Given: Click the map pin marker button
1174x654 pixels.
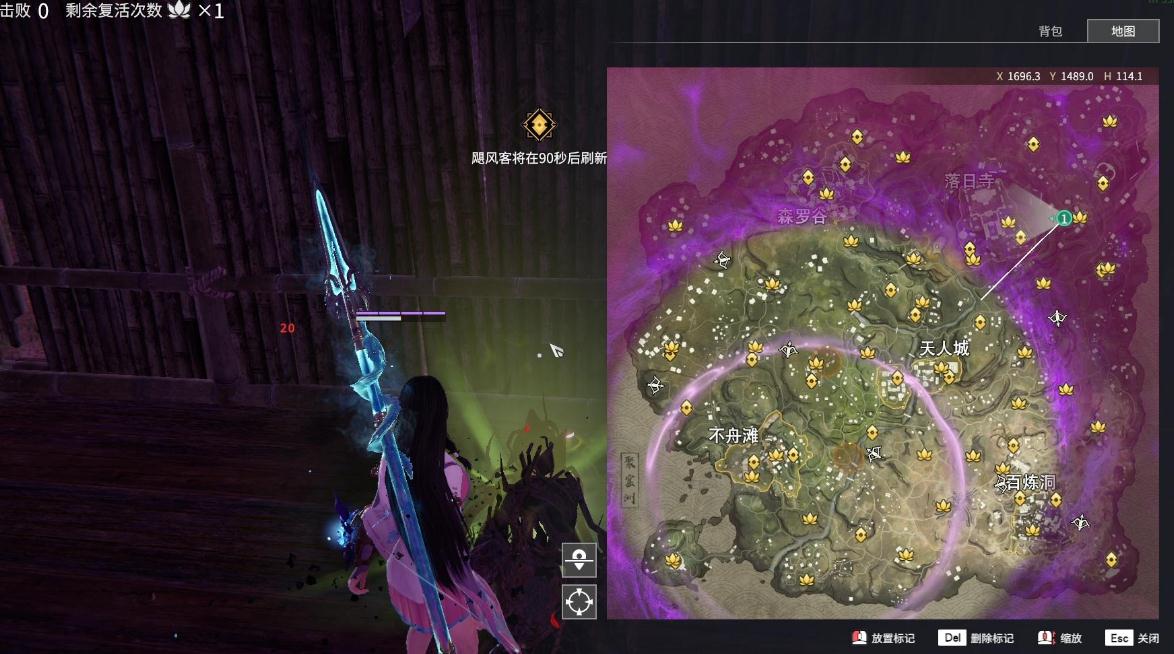Looking at the screenshot, I should tap(579, 560).
